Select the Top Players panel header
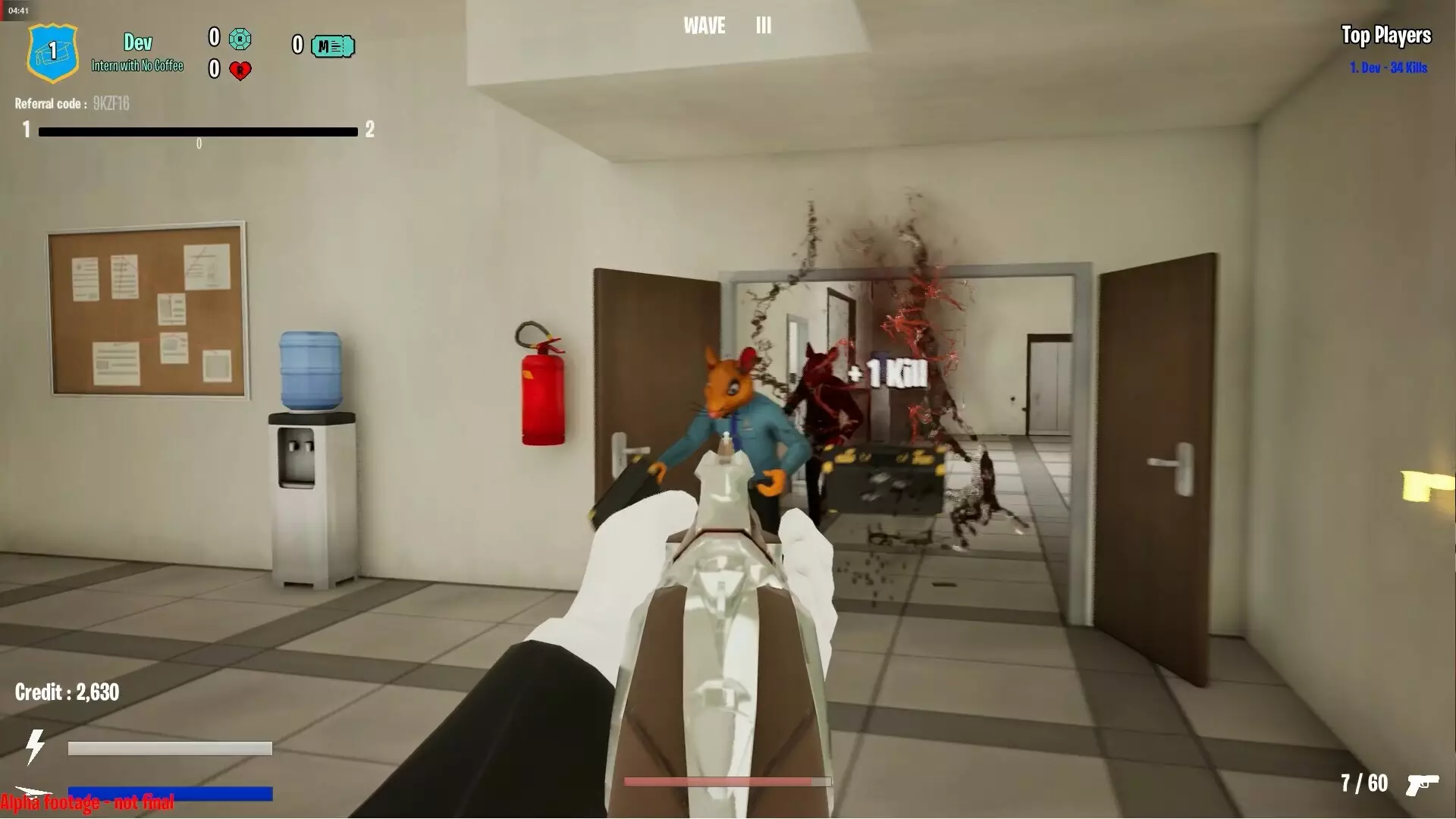The height and width of the screenshot is (819, 1456). [1386, 36]
